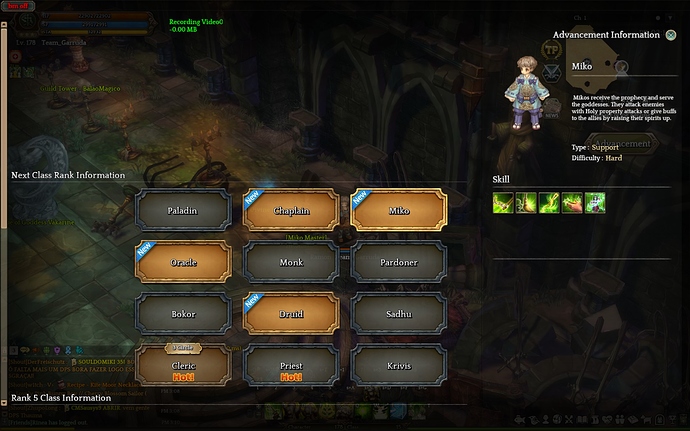Select the Oracle class

(182, 263)
